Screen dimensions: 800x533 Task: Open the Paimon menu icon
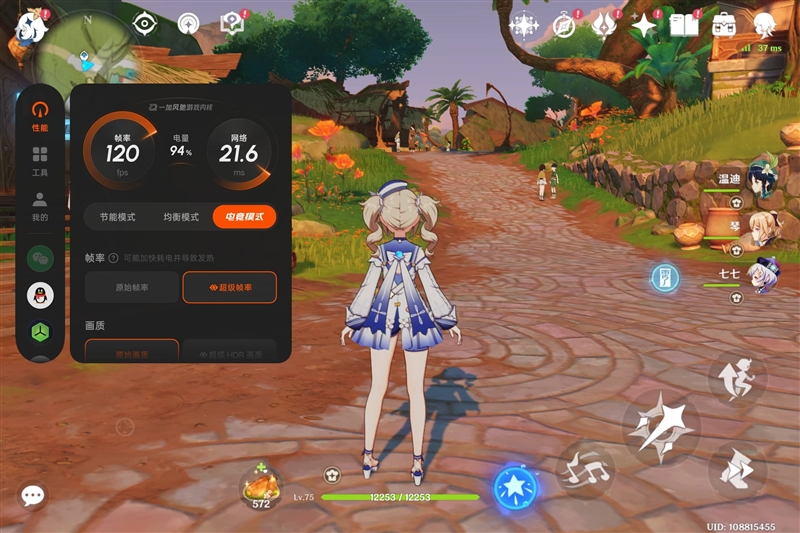[x=30, y=27]
